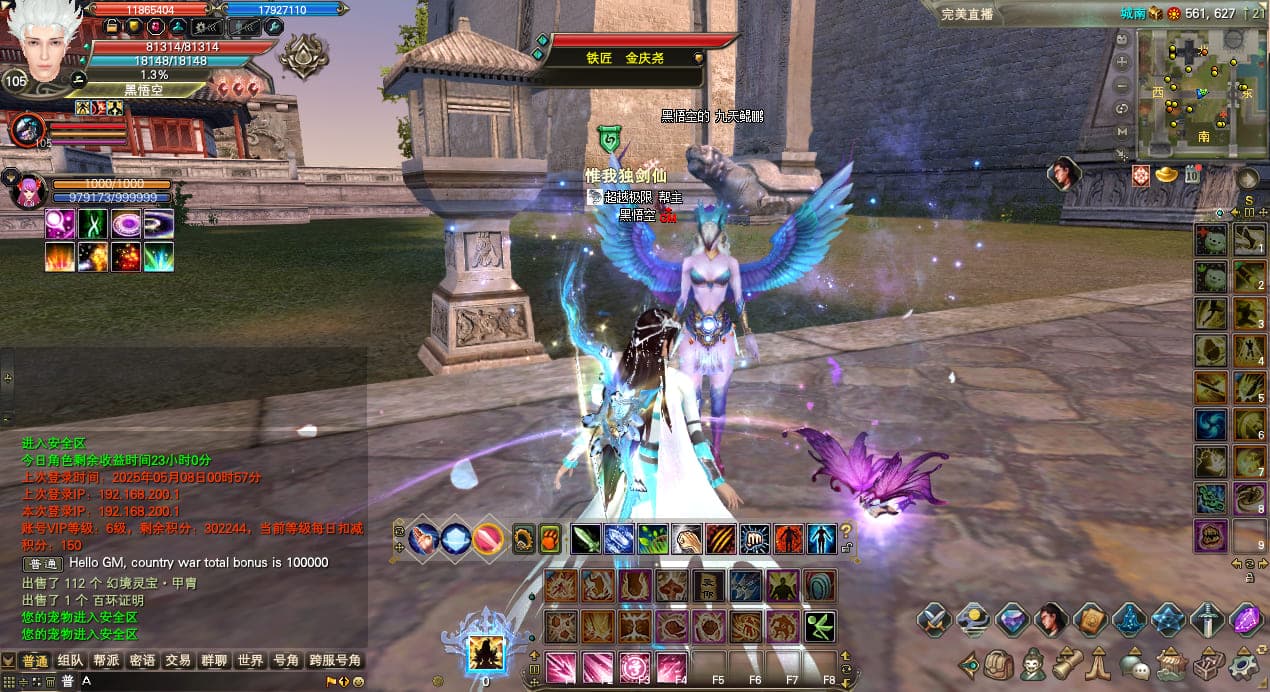Open the chat bubbles social icon
This screenshot has height=692, width=1270.
pyautogui.click(x=1135, y=663)
